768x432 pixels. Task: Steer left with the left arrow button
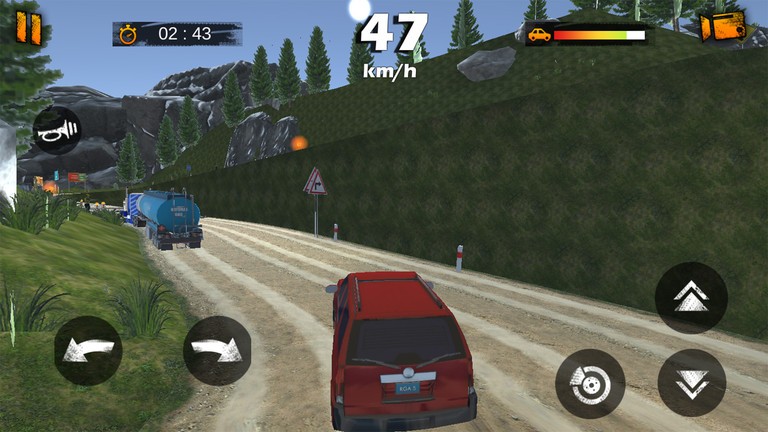coord(88,351)
